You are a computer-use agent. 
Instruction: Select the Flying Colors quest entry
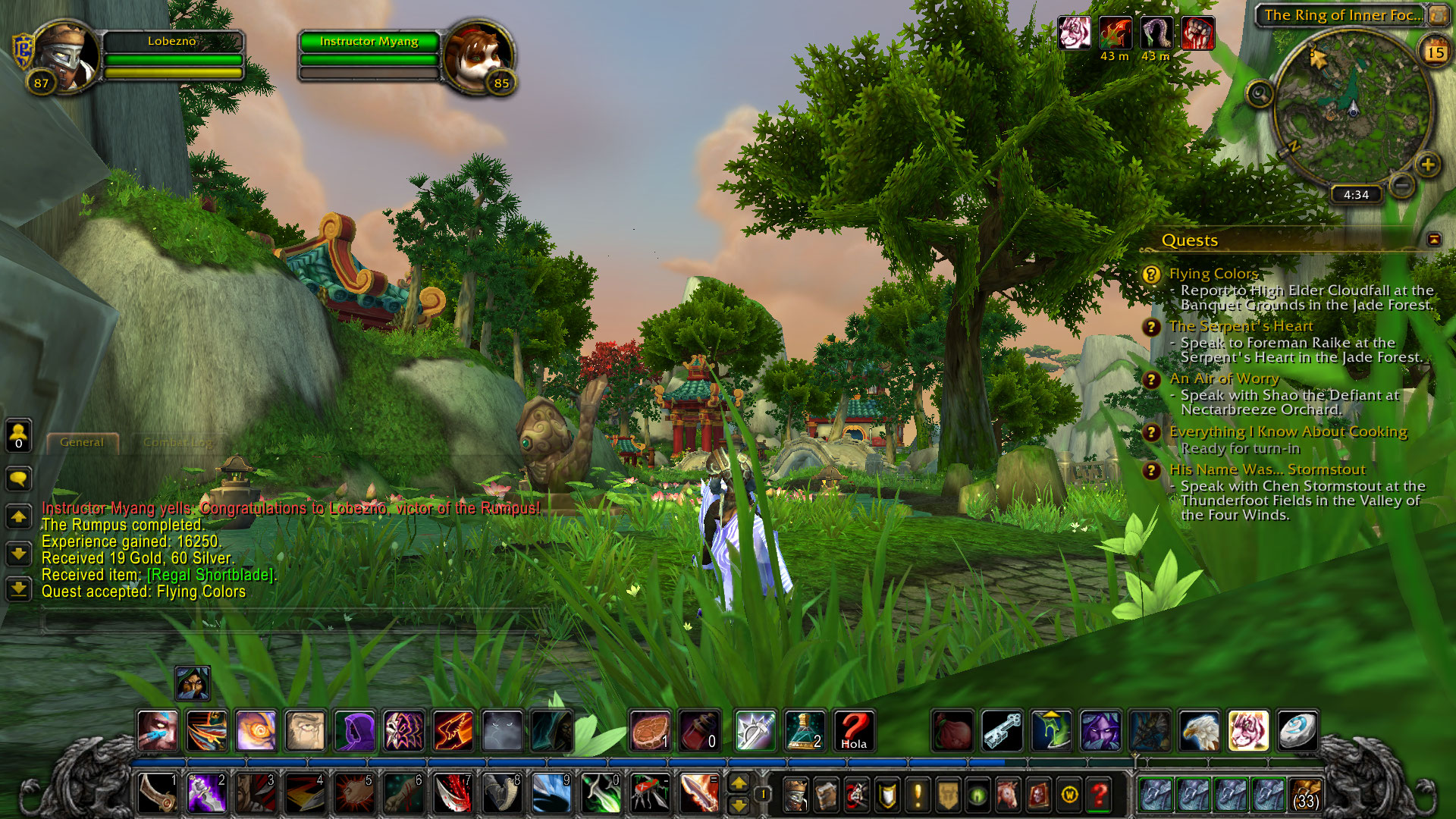tap(1213, 274)
